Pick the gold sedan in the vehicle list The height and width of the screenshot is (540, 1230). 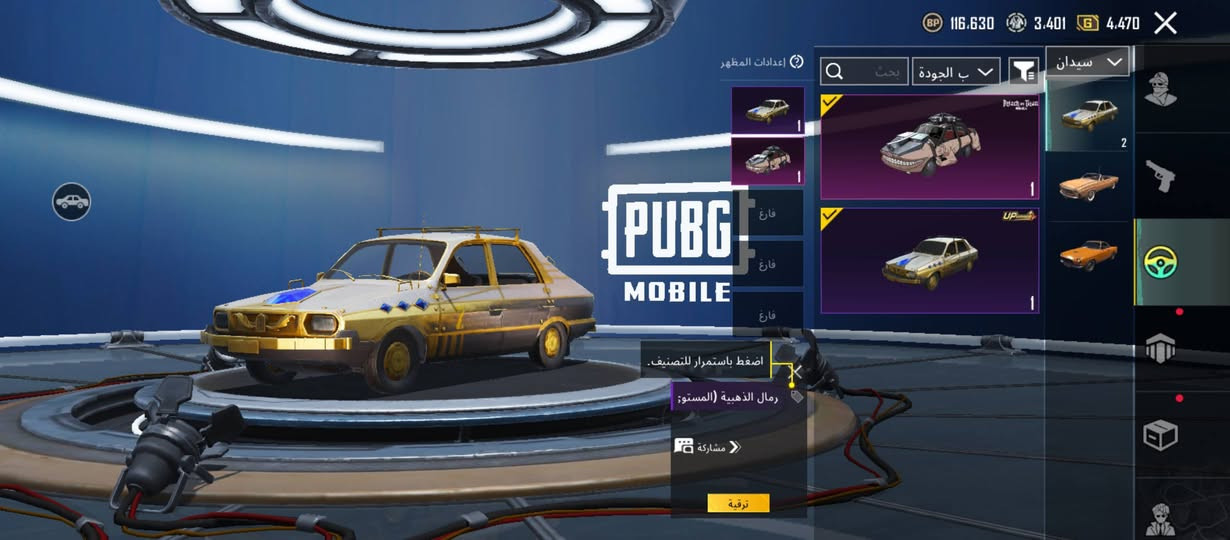tap(1088, 114)
